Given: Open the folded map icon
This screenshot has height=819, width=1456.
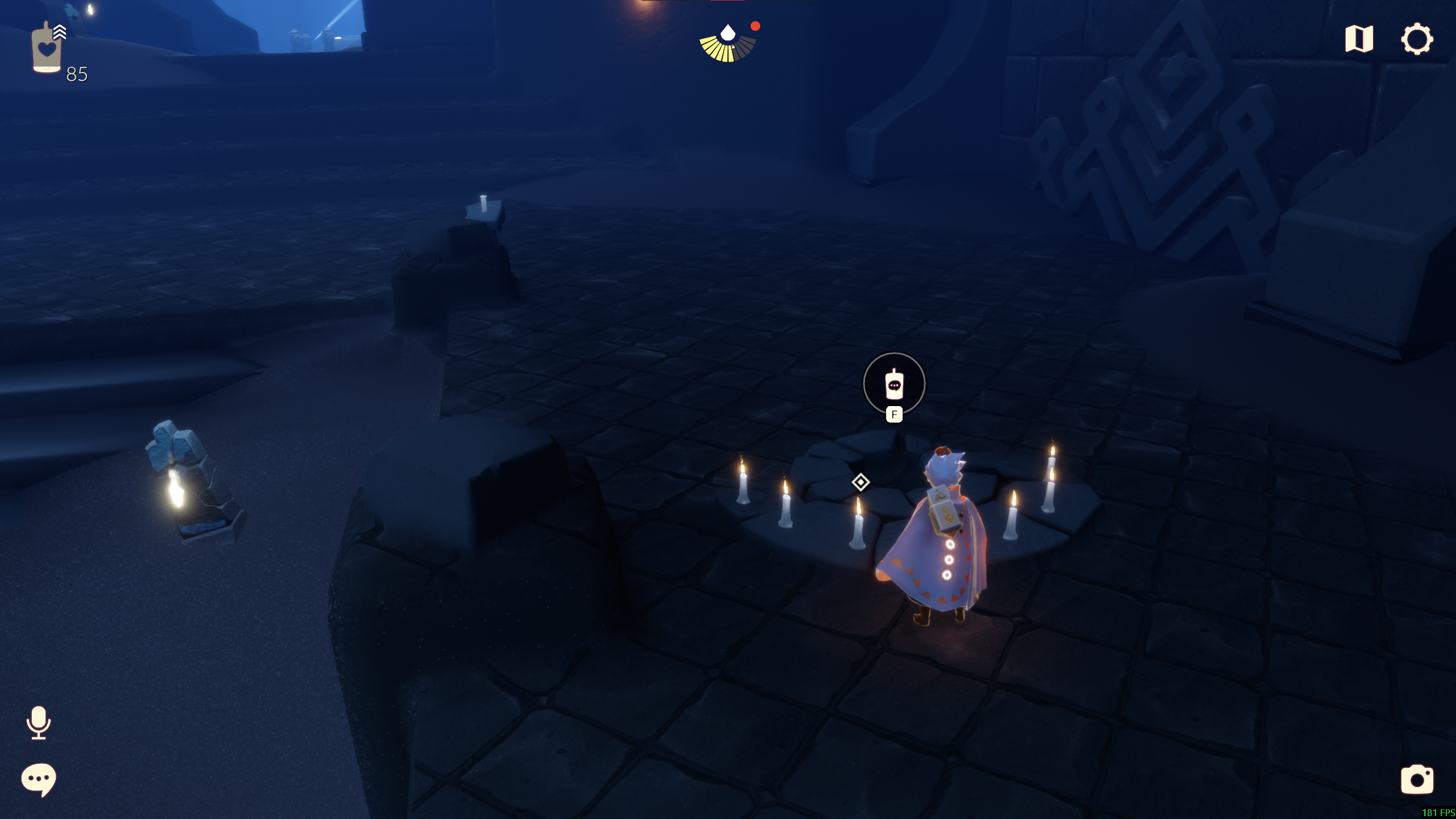Looking at the screenshot, I should (x=1359, y=39).
